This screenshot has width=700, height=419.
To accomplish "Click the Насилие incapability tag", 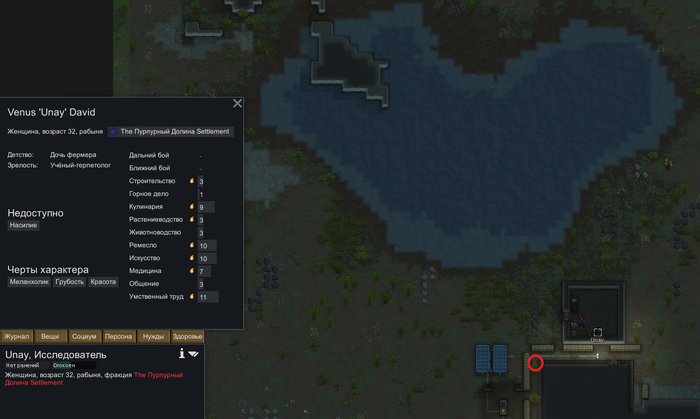I will pos(23,226).
